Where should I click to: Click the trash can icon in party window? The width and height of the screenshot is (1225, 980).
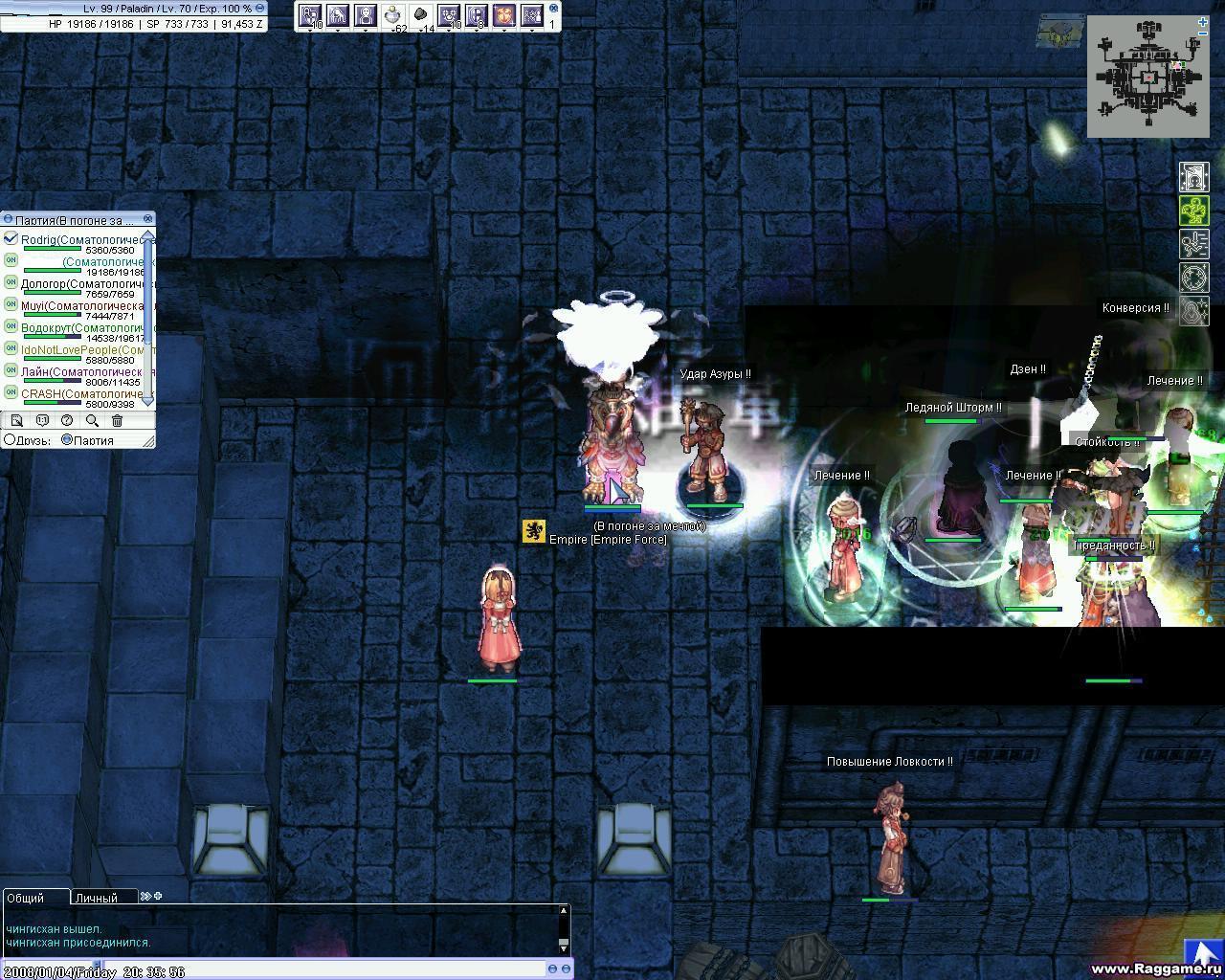[x=117, y=420]
